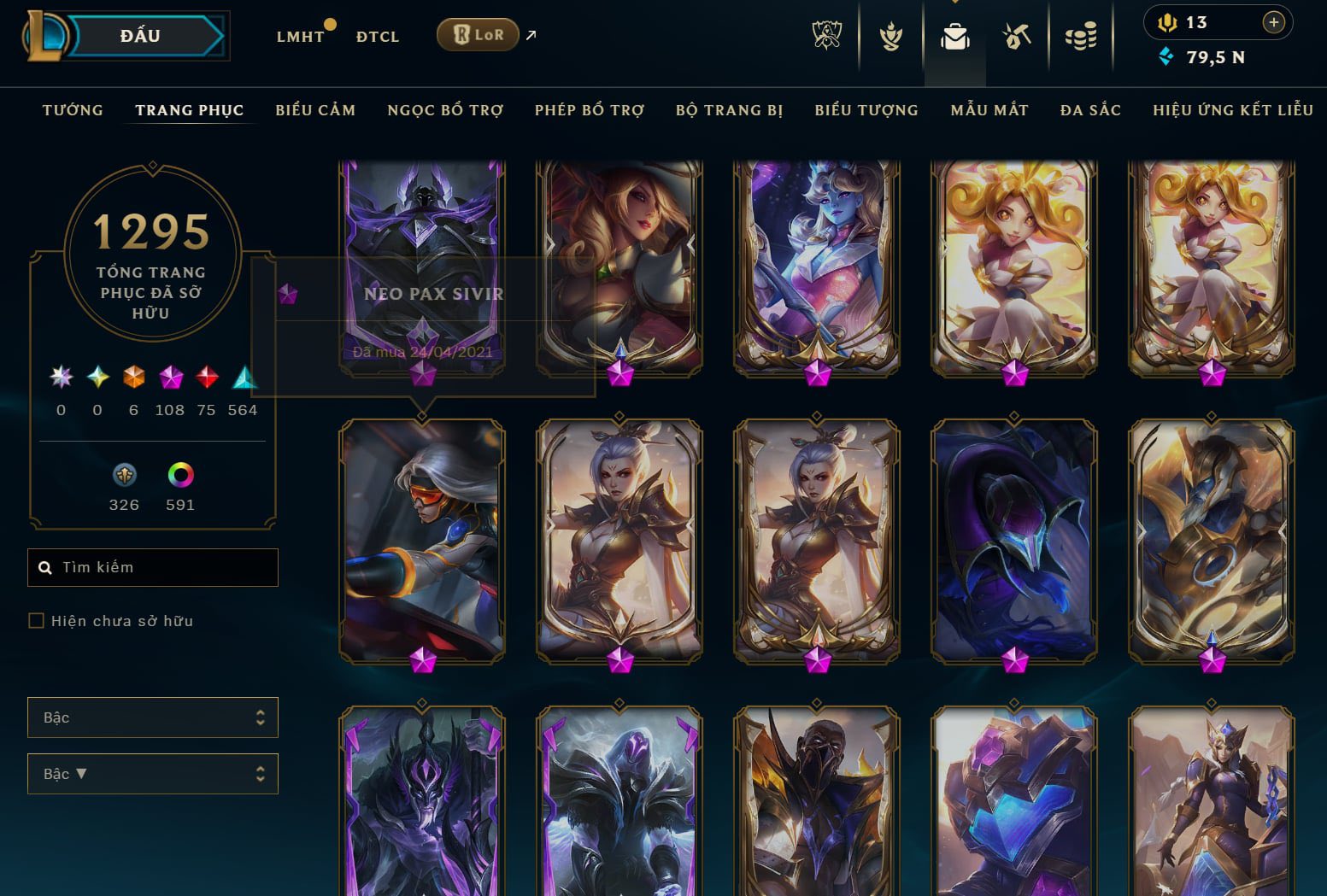Click the Tìm kiếm search field

(162, 567)
